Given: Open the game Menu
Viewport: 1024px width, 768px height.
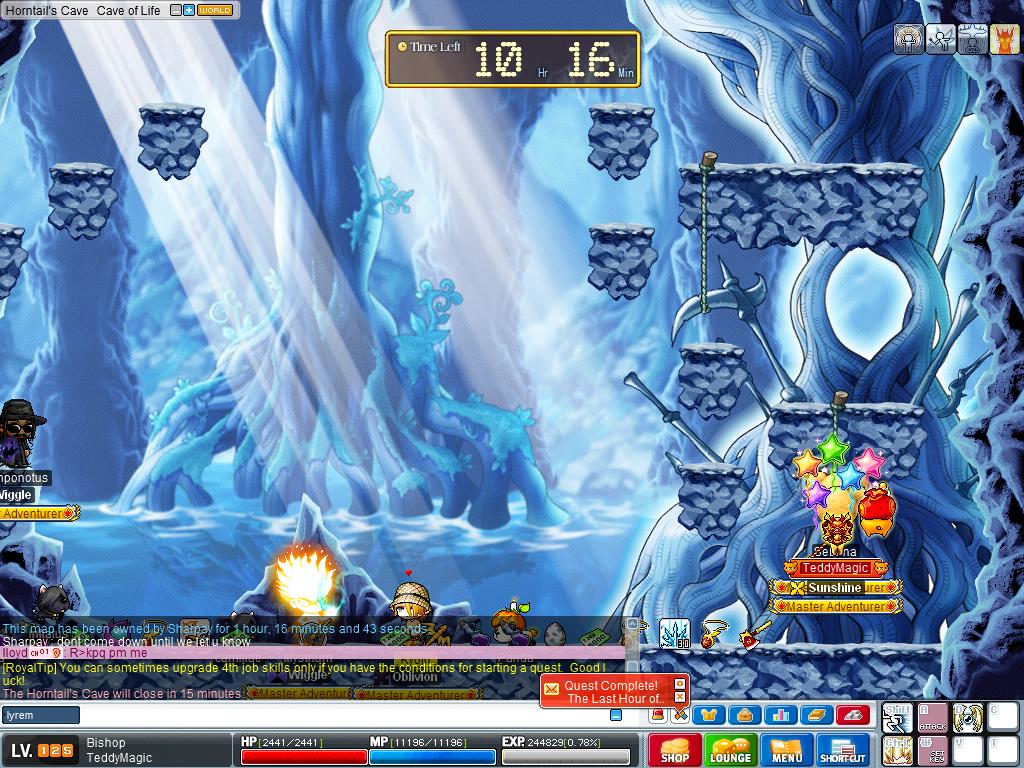Looking at the screenshot, I should coord(786,750).
